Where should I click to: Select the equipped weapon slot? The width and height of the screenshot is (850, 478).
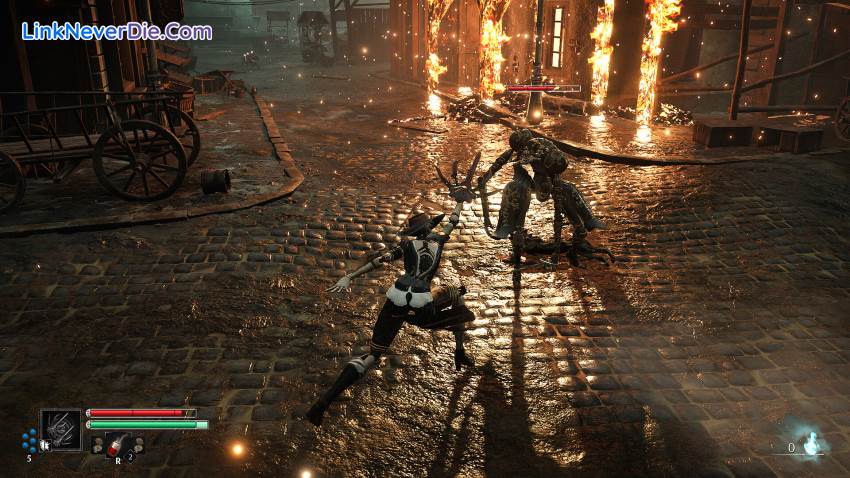coord(61,429)
